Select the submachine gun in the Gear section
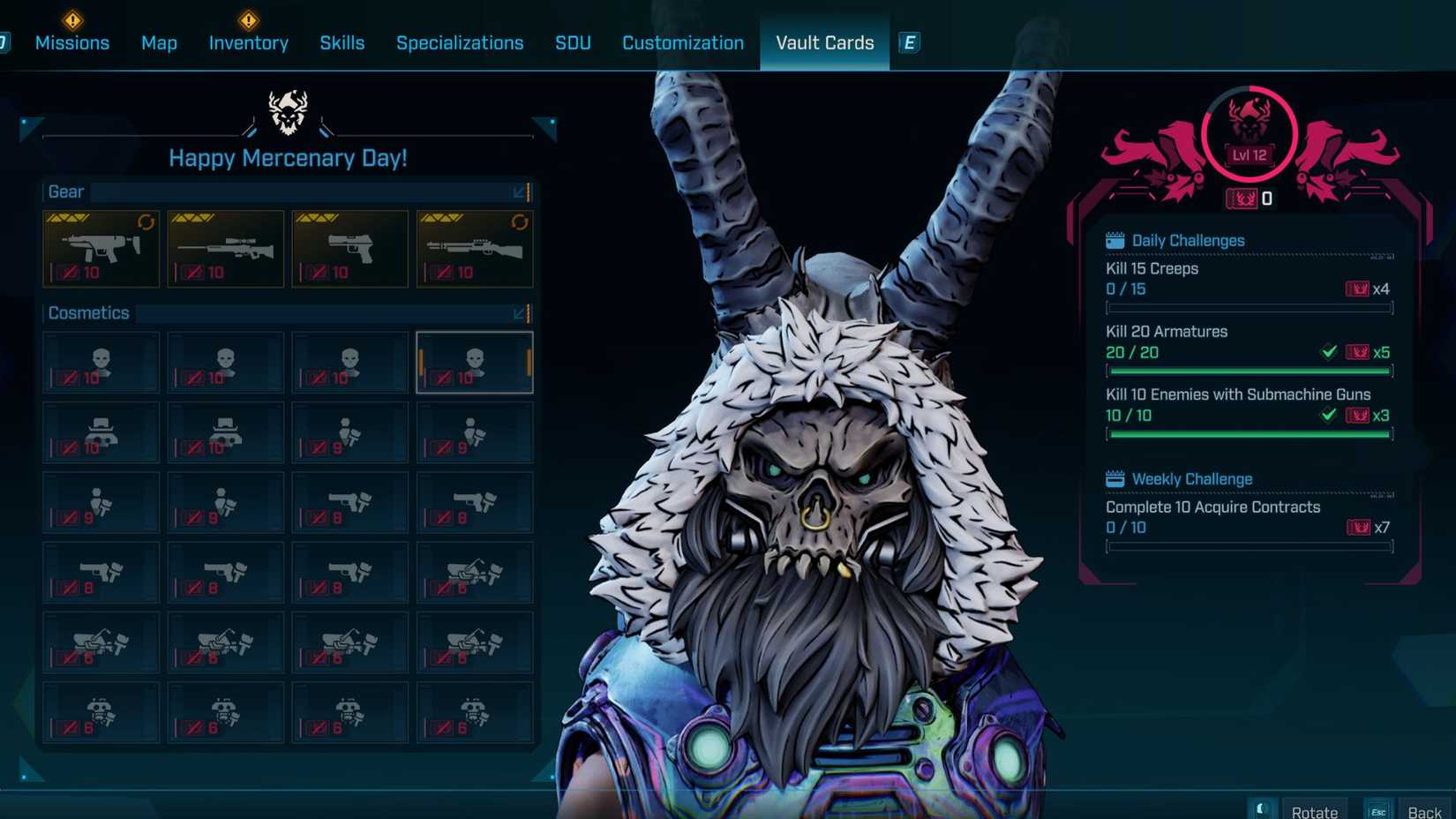 click(100, 248)
